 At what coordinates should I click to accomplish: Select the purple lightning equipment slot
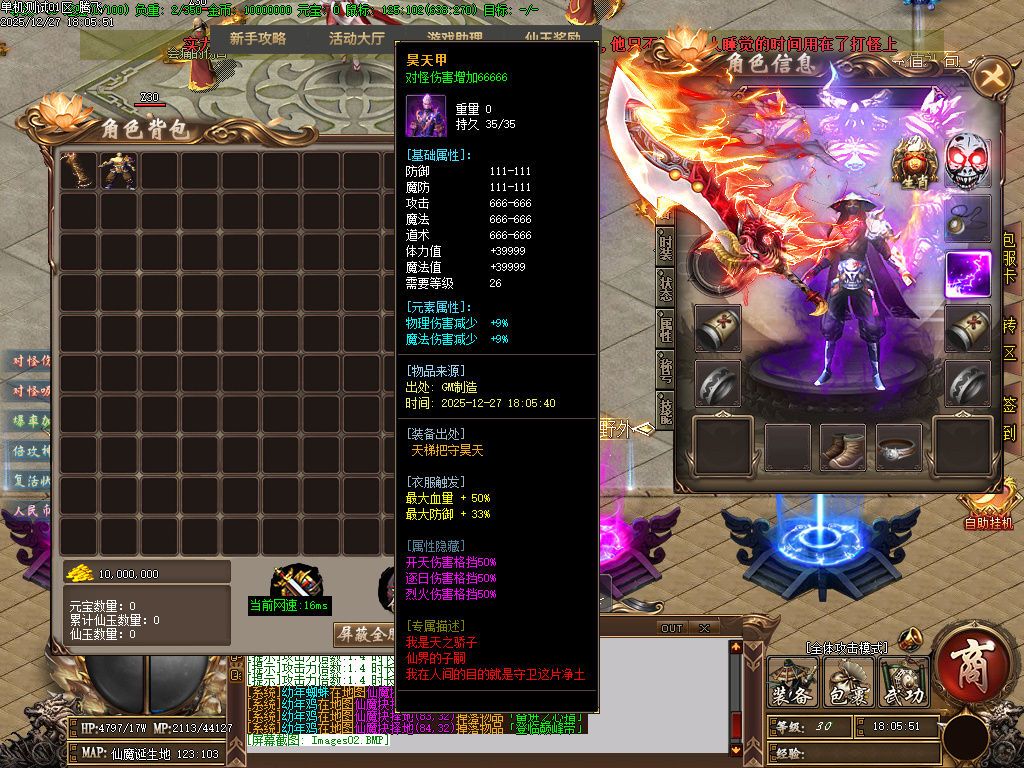pyautogui.click(x=968, y=274)
